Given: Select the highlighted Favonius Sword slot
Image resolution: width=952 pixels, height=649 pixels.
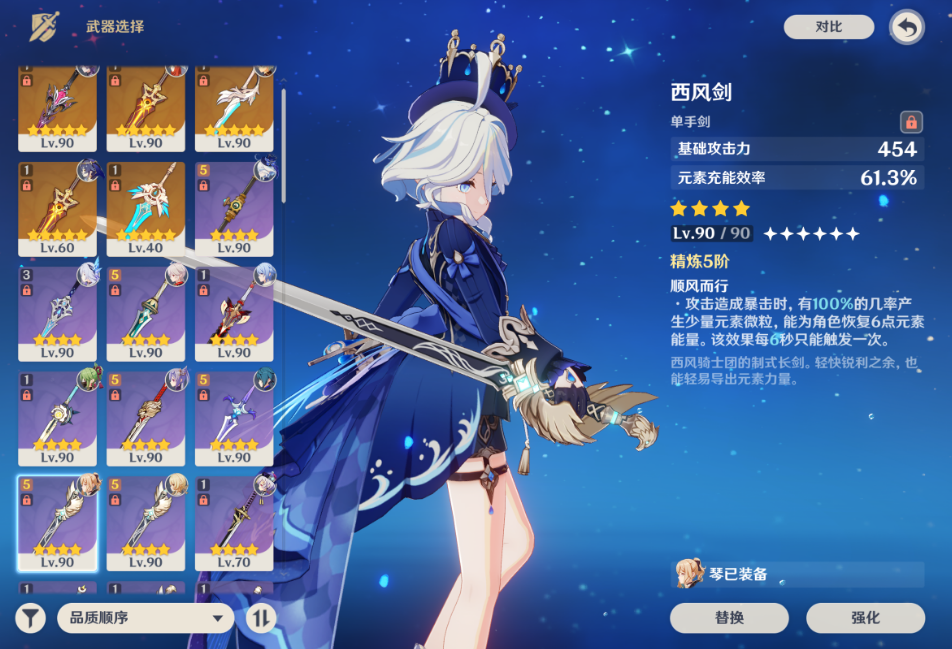Looking at the screenshot, I should coord(58,522).
